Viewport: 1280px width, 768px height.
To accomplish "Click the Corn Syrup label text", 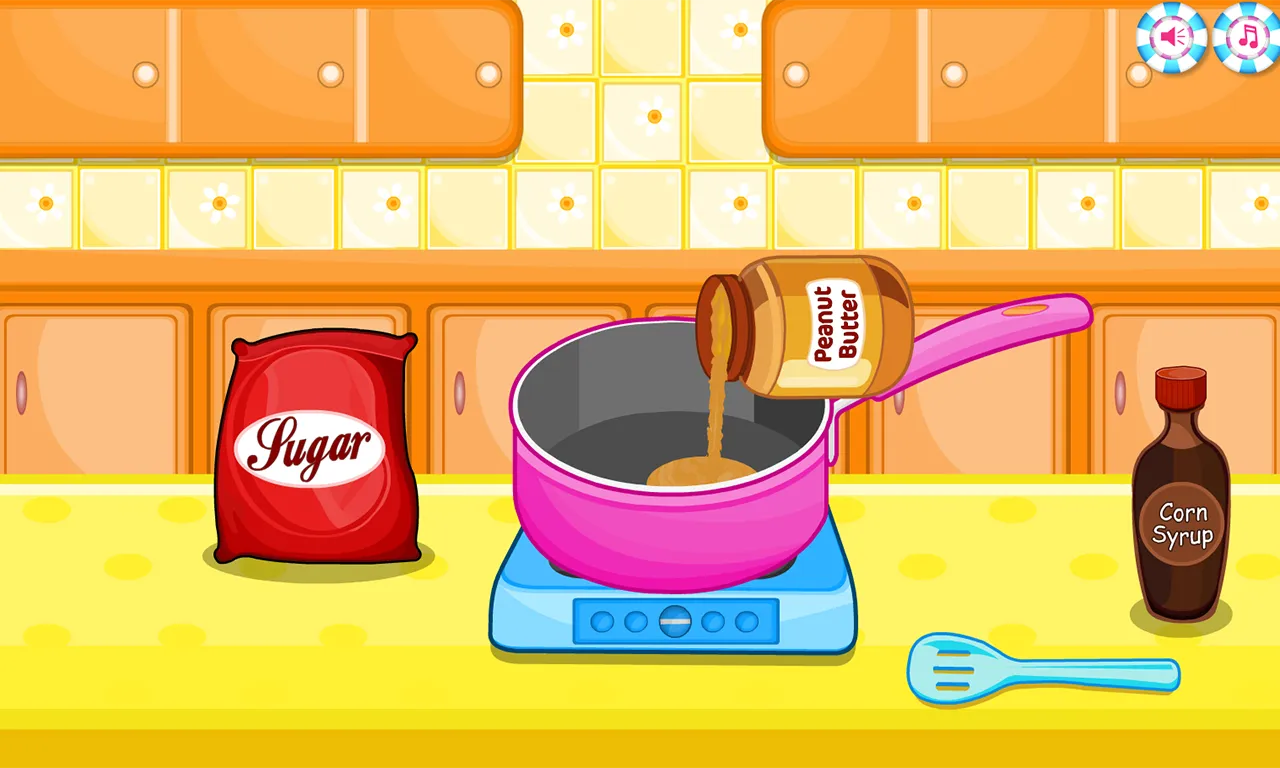I will tap(1182, 523).
